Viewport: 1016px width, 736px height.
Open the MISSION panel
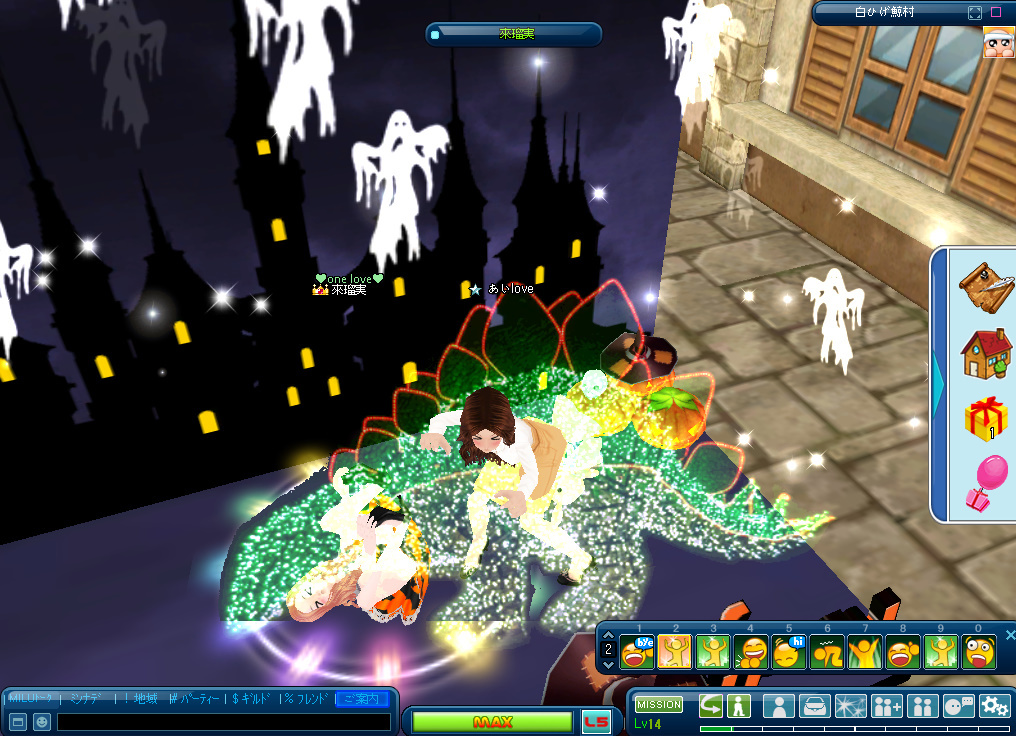click(659, 705)
